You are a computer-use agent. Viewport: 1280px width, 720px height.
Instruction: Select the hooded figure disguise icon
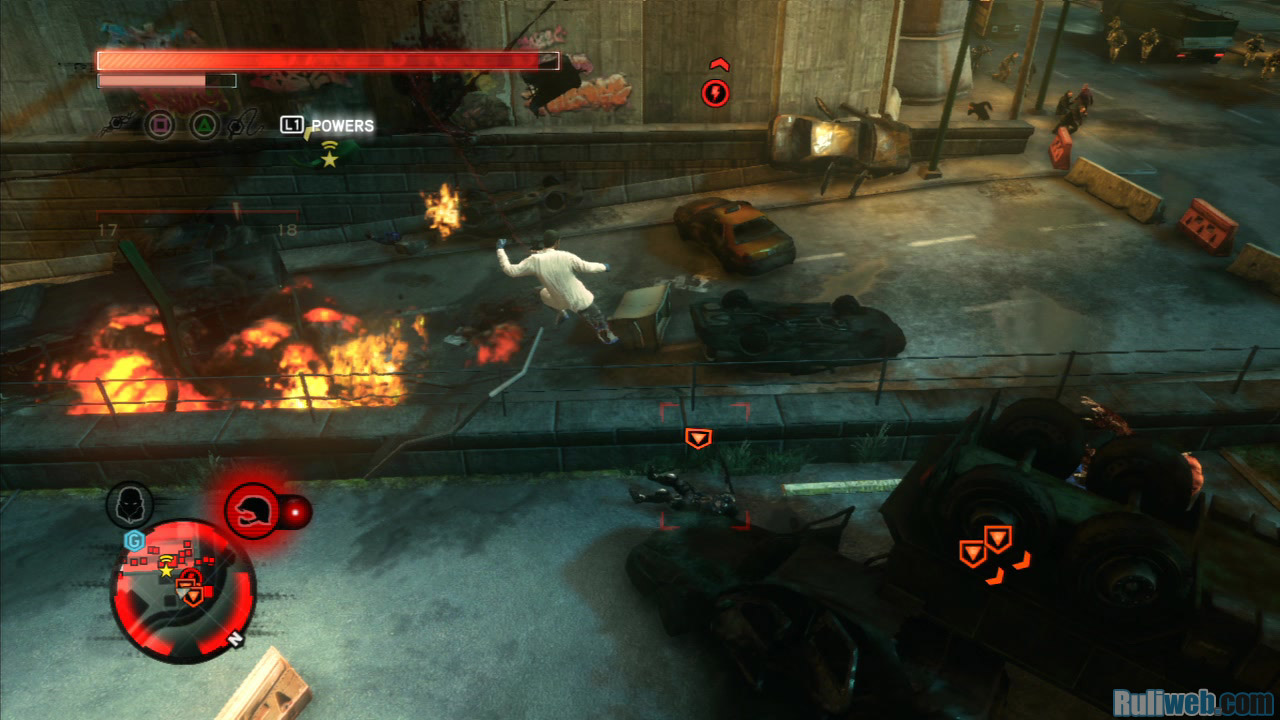pos(130,505)
